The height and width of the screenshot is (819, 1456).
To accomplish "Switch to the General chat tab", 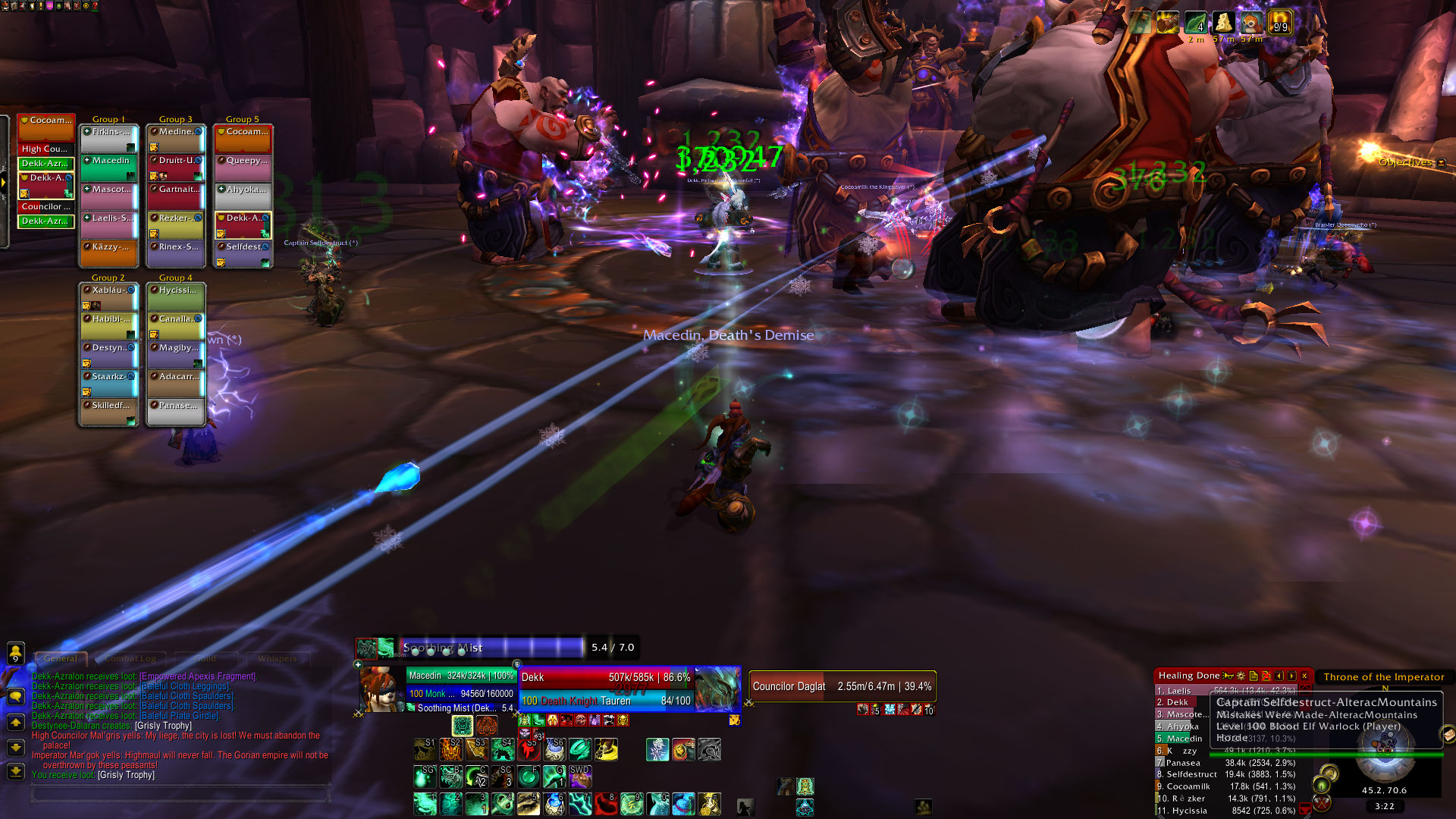I will pyautogui.click(x=61, y=658).
